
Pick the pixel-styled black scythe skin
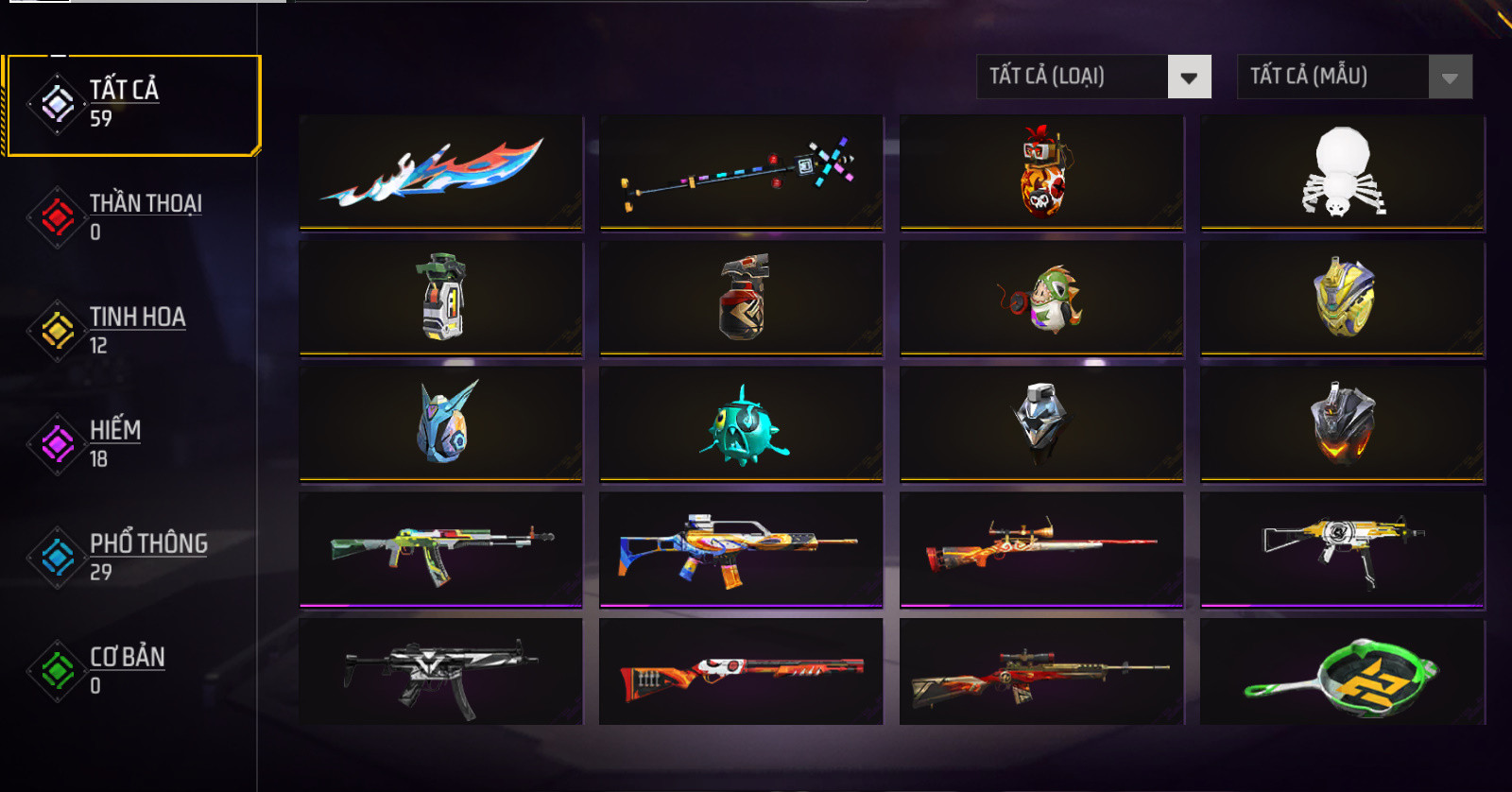741,172
